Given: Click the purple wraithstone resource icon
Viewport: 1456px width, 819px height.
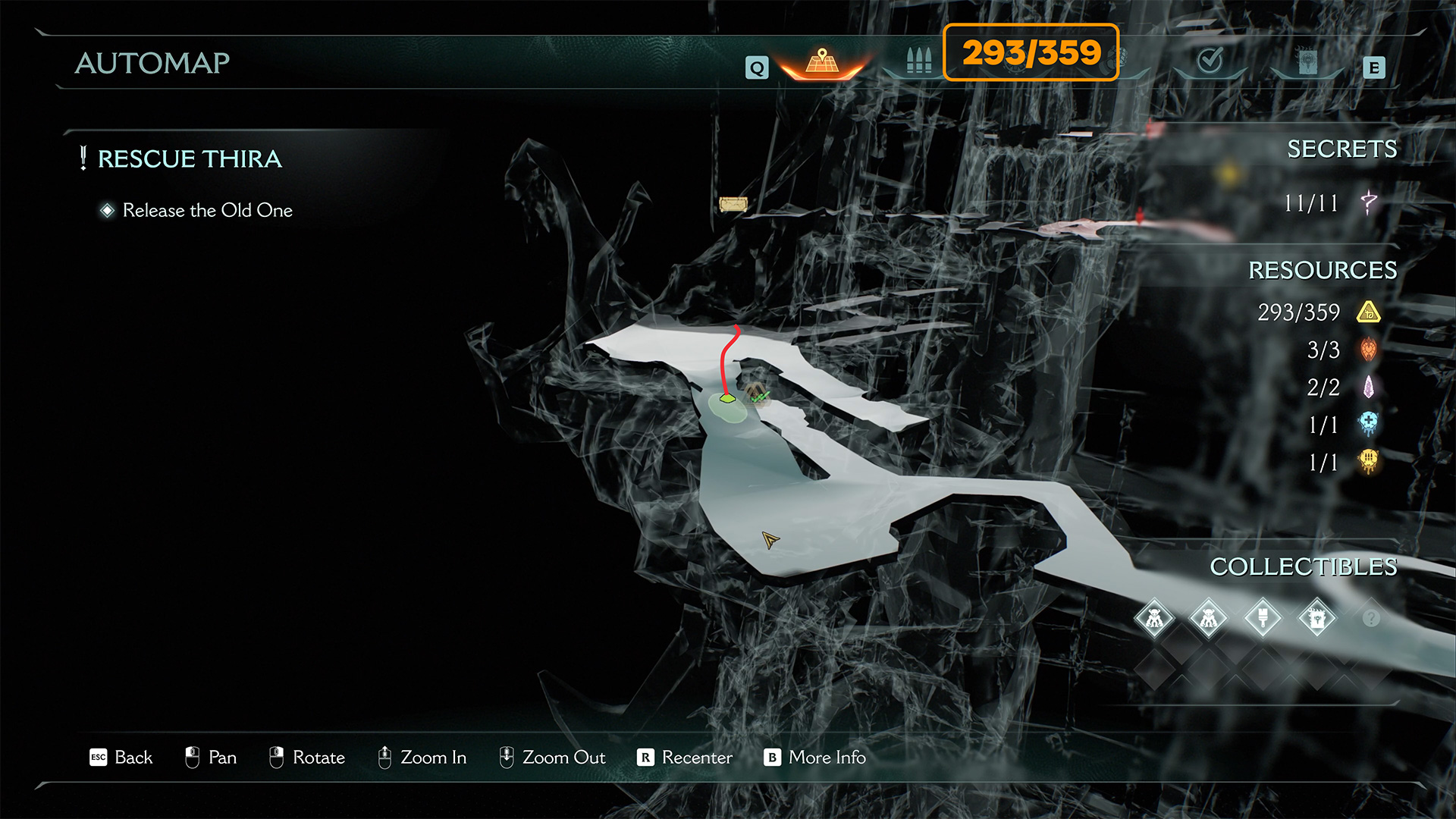Looking at the screenshot, I should (x=1369, y=388).
